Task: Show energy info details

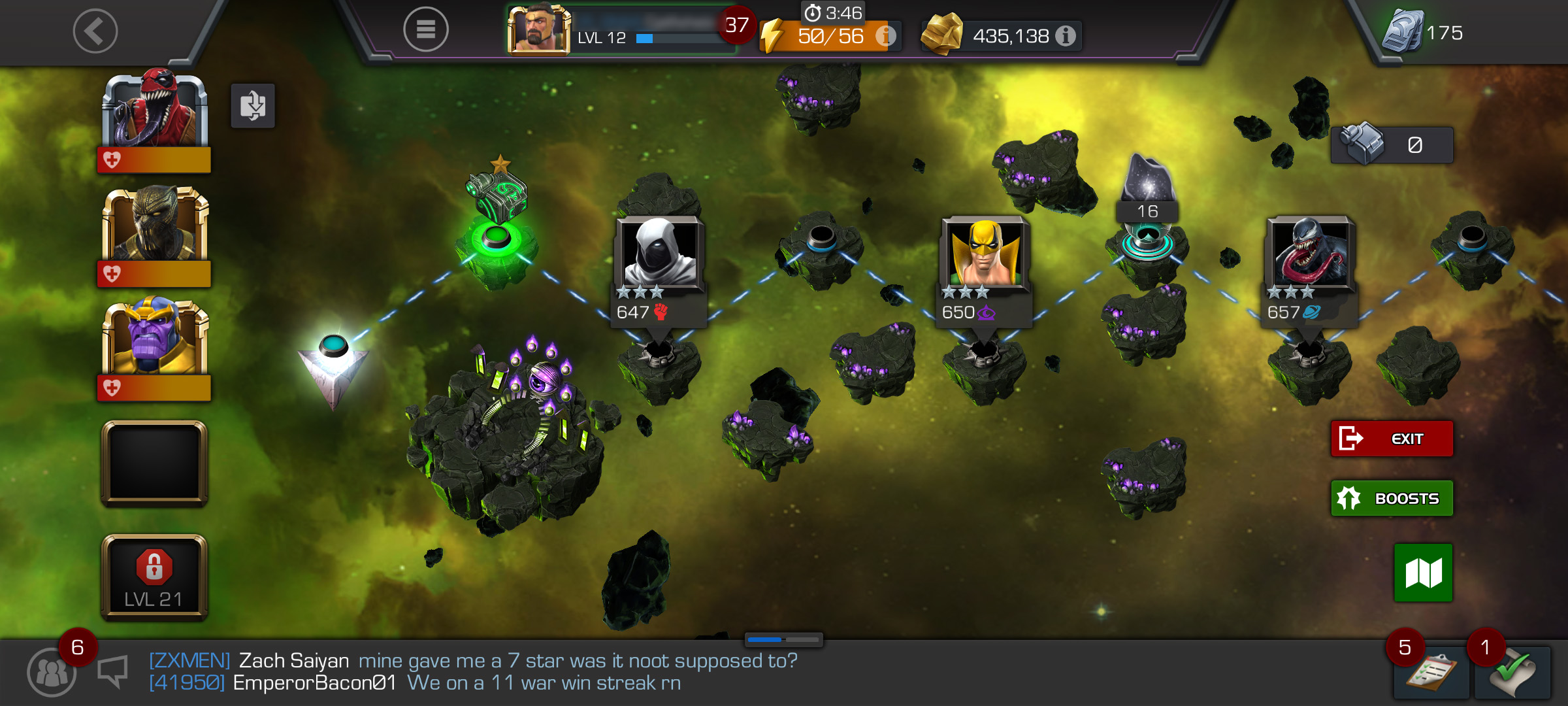Action: (x=885, y=36)
